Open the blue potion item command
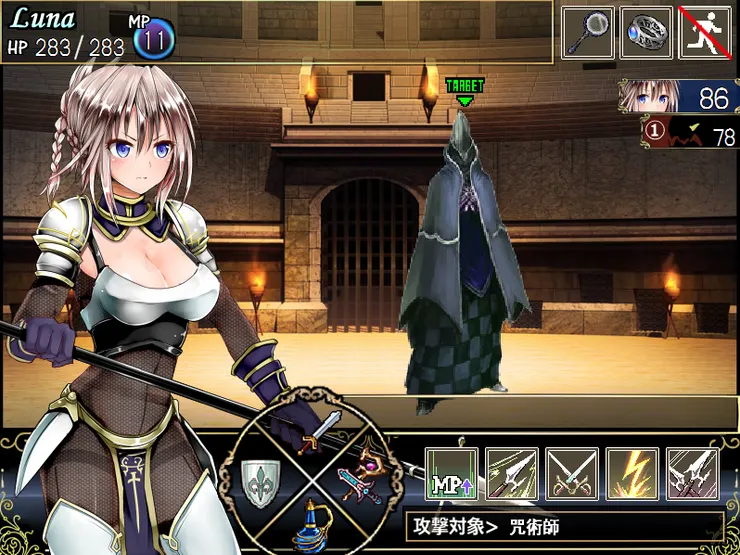Viewport: 740px width, 555px height. [311, 527]
